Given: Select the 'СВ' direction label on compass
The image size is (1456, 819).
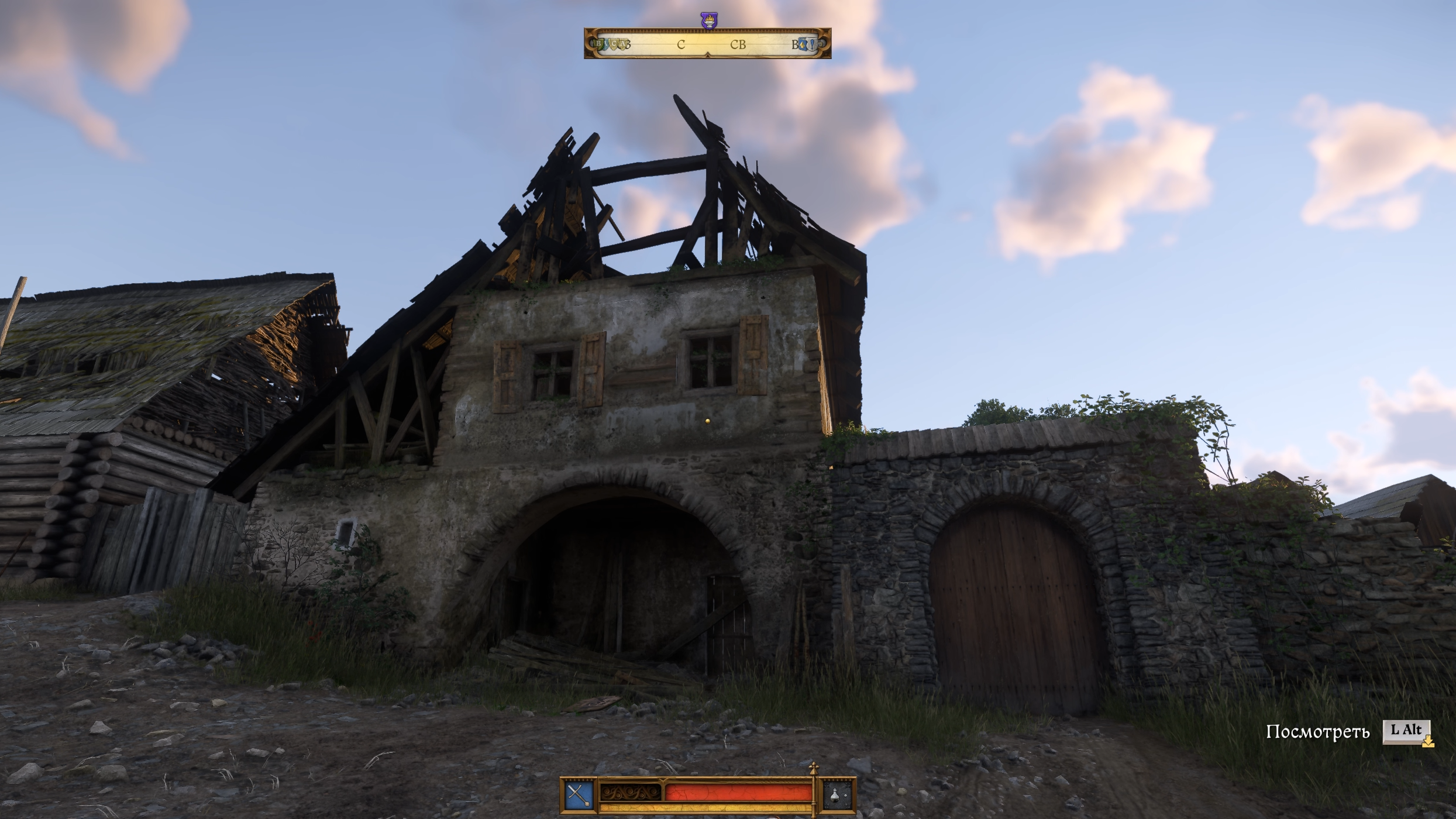Looking at the screenshot, I should (x=738, y=46).
